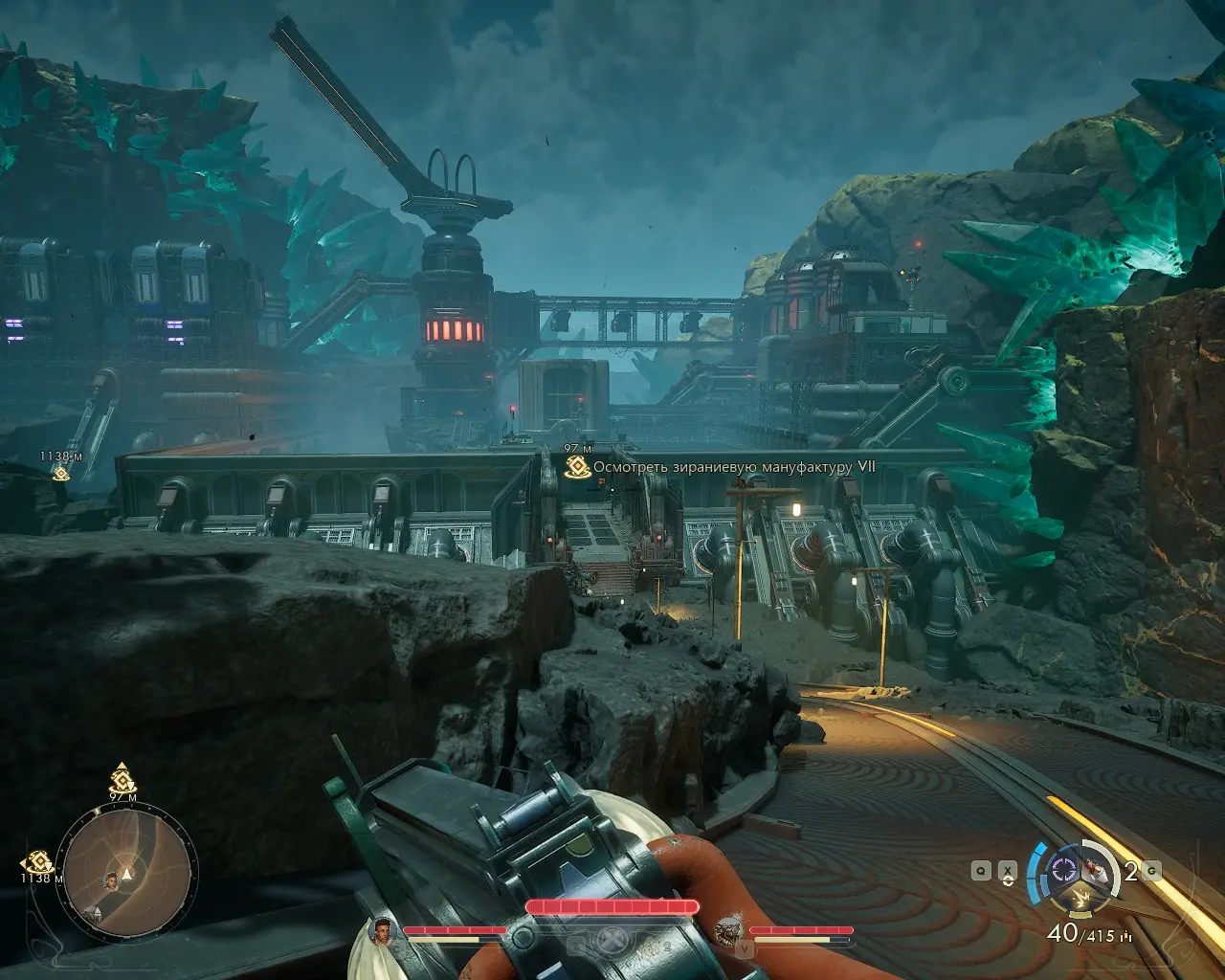This screenshot has height=980, width=1225.
Task: Select the quest marker above the minimap
Action: [122, 777]
